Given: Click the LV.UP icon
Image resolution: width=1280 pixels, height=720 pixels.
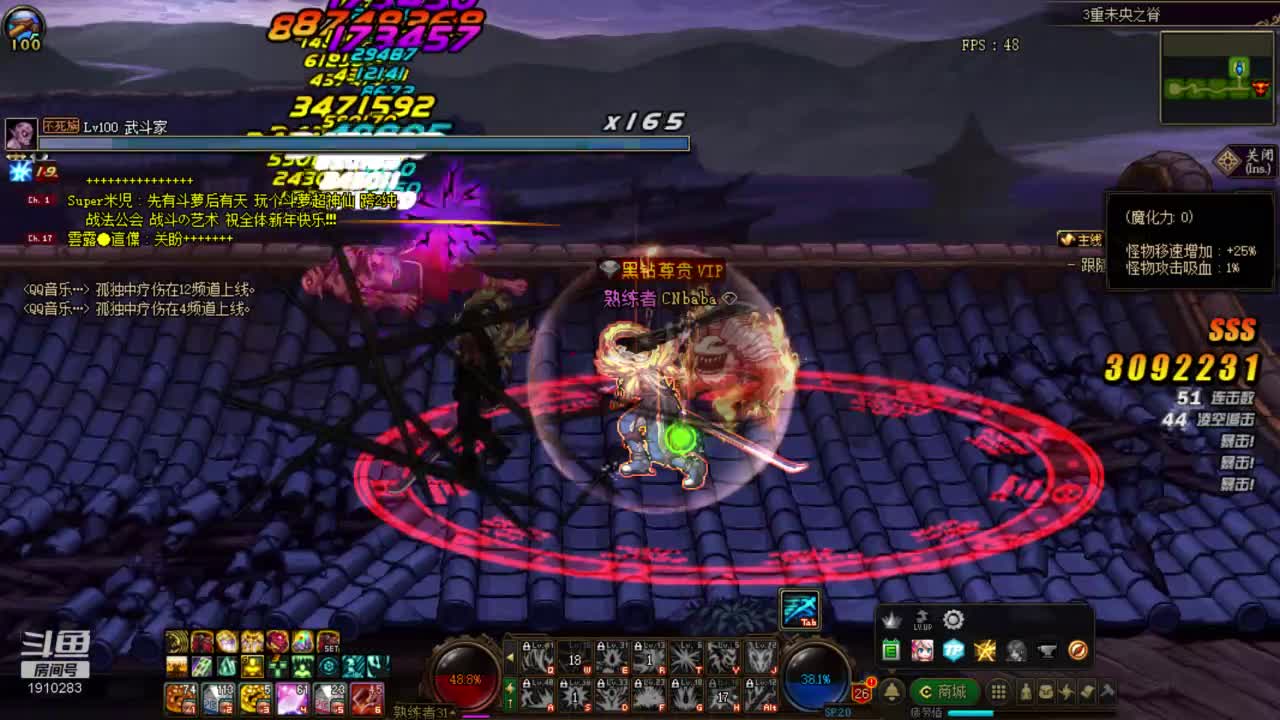Looking at the screenshot, I should (922, 620).
